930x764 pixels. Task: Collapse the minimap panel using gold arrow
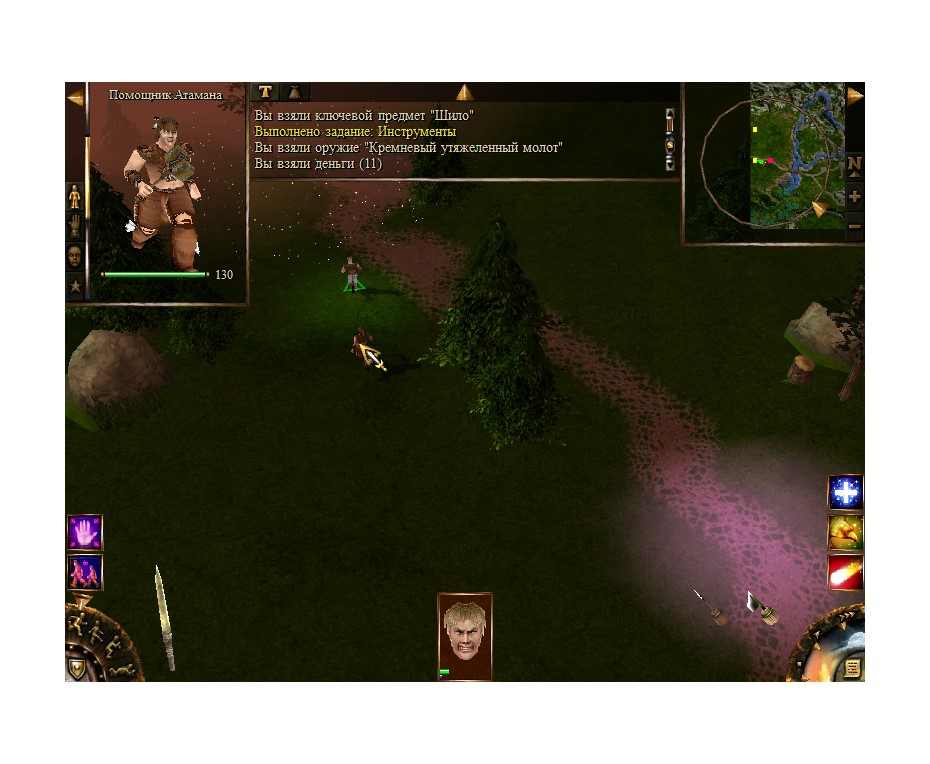(x=855, y=96)
